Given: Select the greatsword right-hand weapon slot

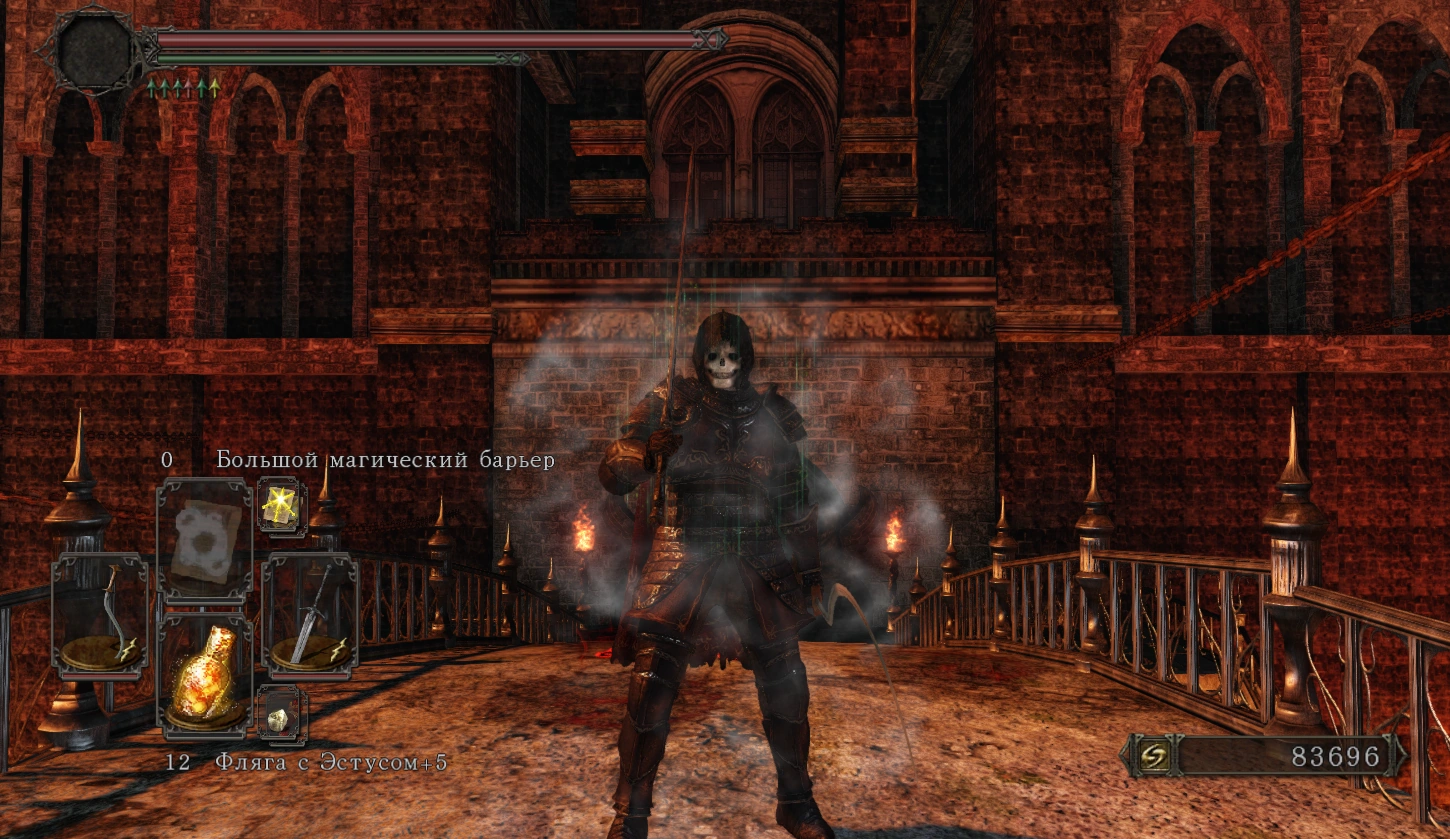Looking at the screenshot, I should pos(309,616).
